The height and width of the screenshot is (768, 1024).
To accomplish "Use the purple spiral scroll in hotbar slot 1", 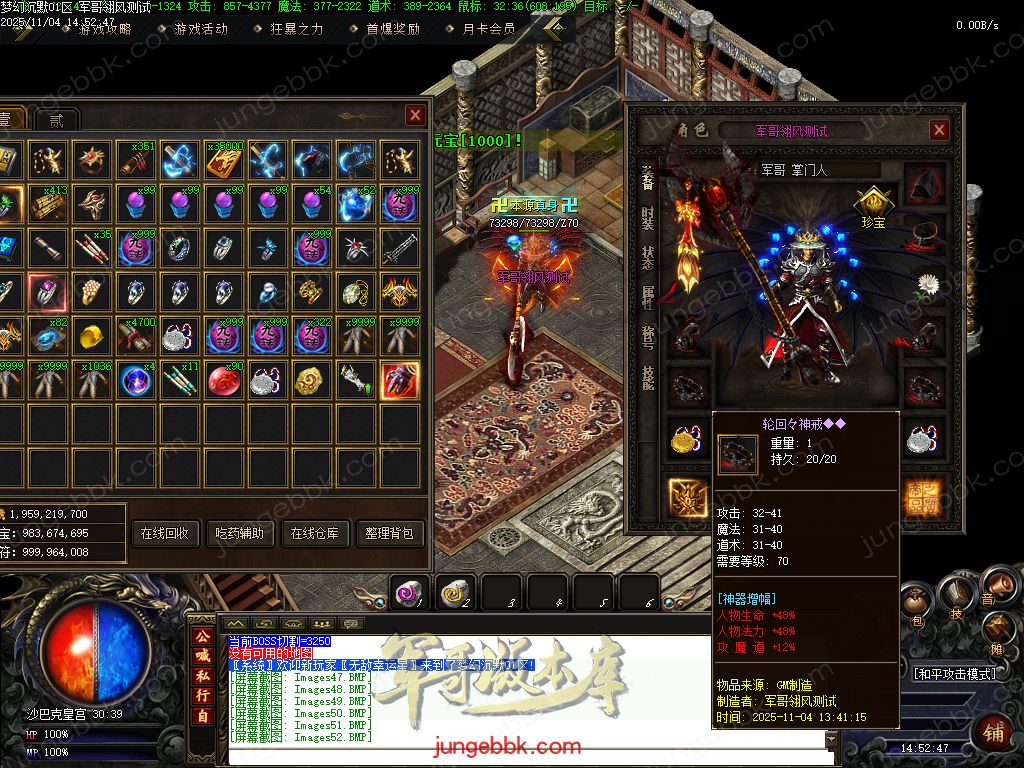I will [408, 592].
